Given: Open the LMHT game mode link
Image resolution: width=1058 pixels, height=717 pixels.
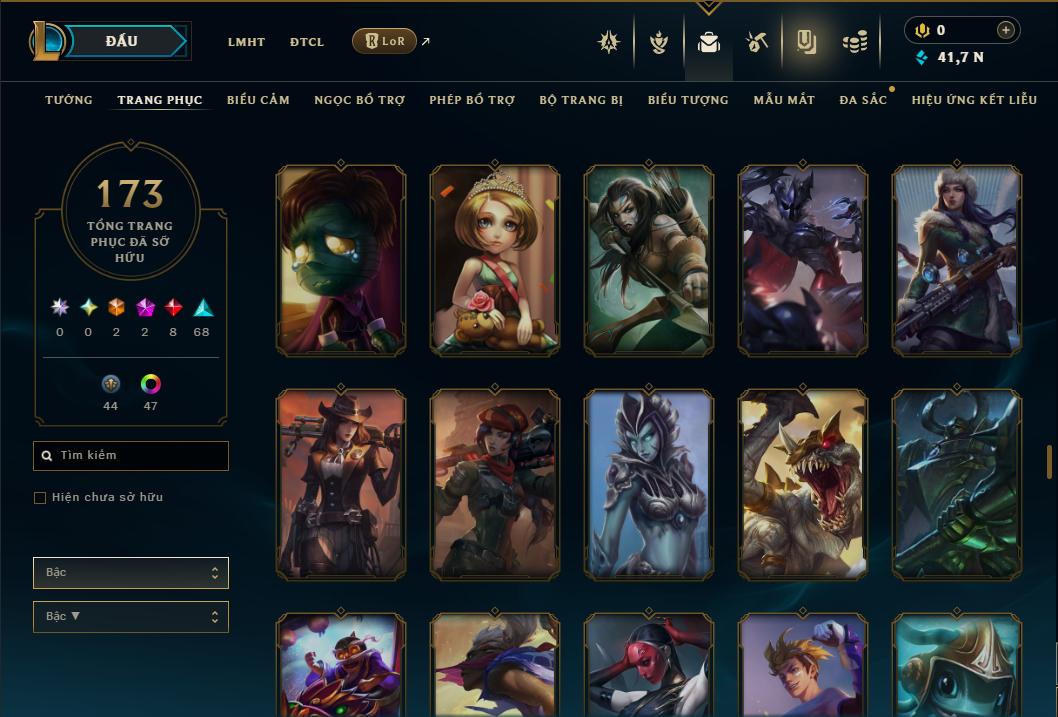Looking at the screenshot, I should click(x=246, y=42).
